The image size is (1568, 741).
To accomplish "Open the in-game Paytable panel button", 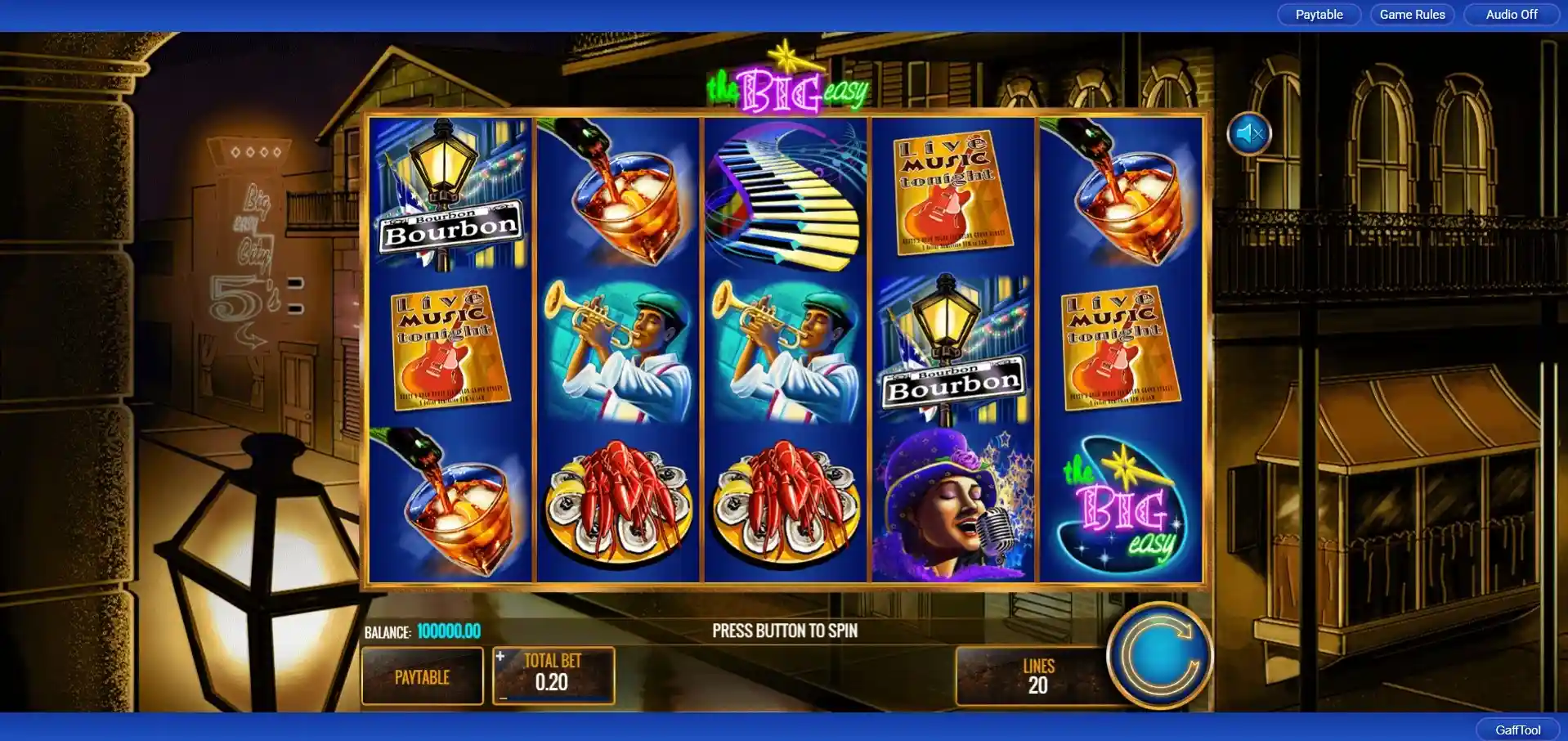I will [x=422, y=676].
